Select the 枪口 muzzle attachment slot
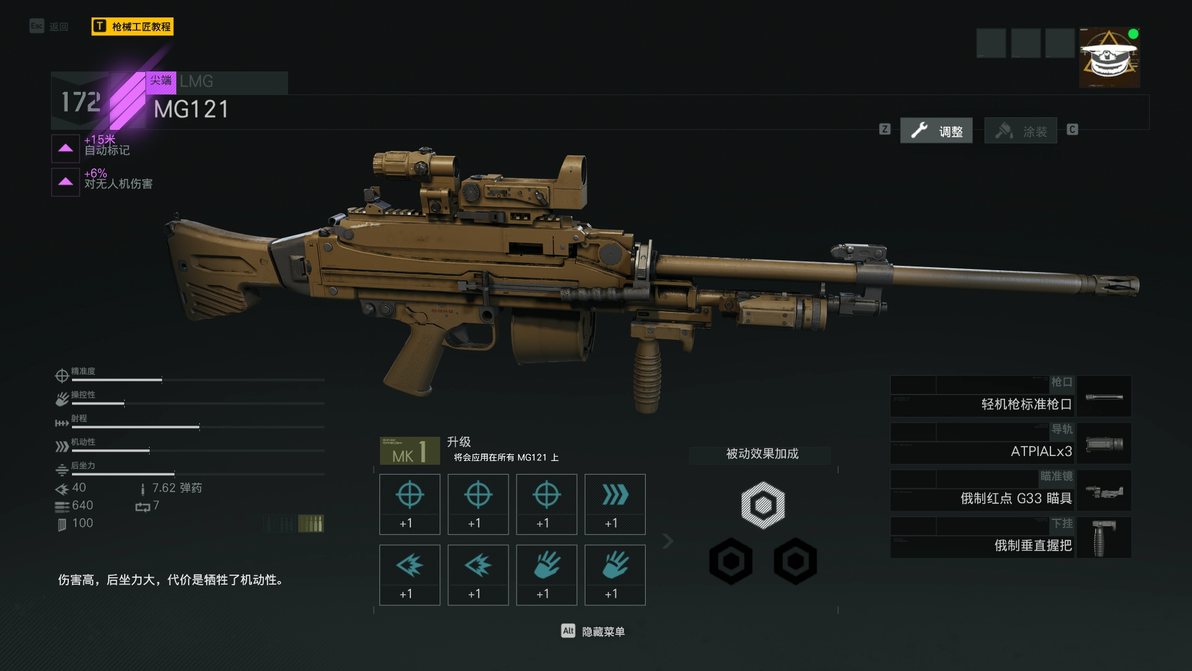1192x671 pixels. click(1010, 397)
